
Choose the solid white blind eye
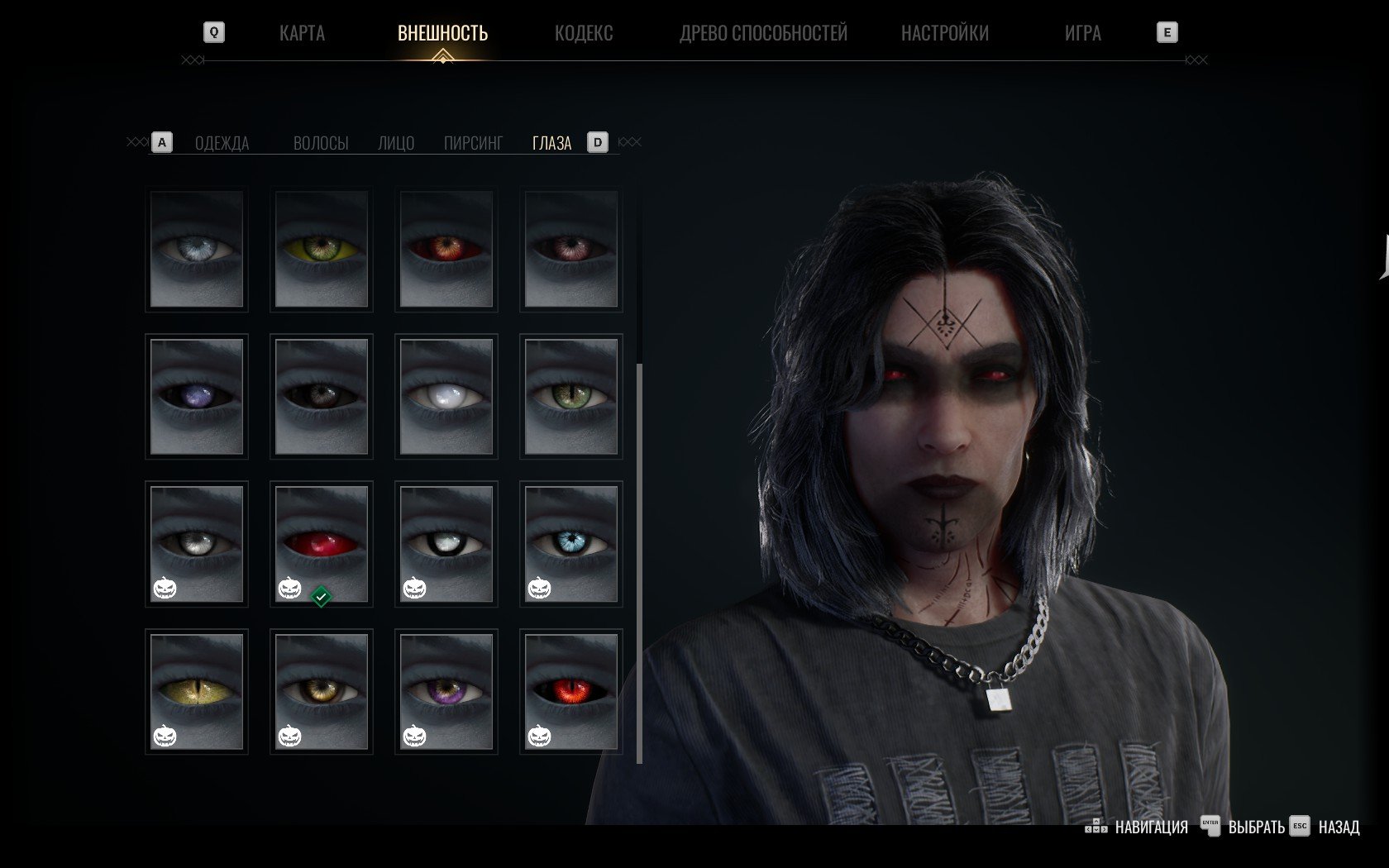tap(446, 397)
